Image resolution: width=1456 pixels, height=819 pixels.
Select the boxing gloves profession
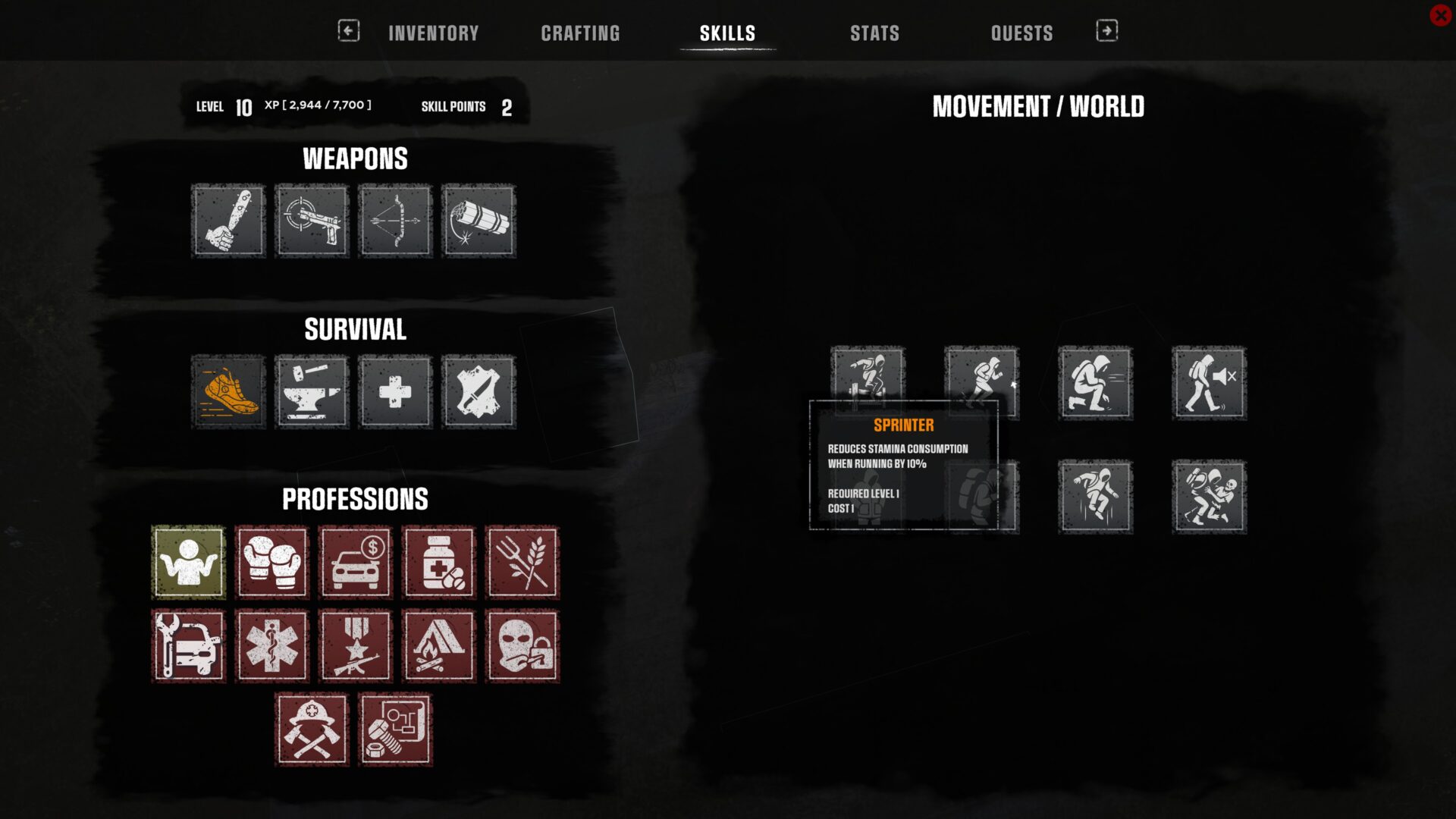coord(272,563)
